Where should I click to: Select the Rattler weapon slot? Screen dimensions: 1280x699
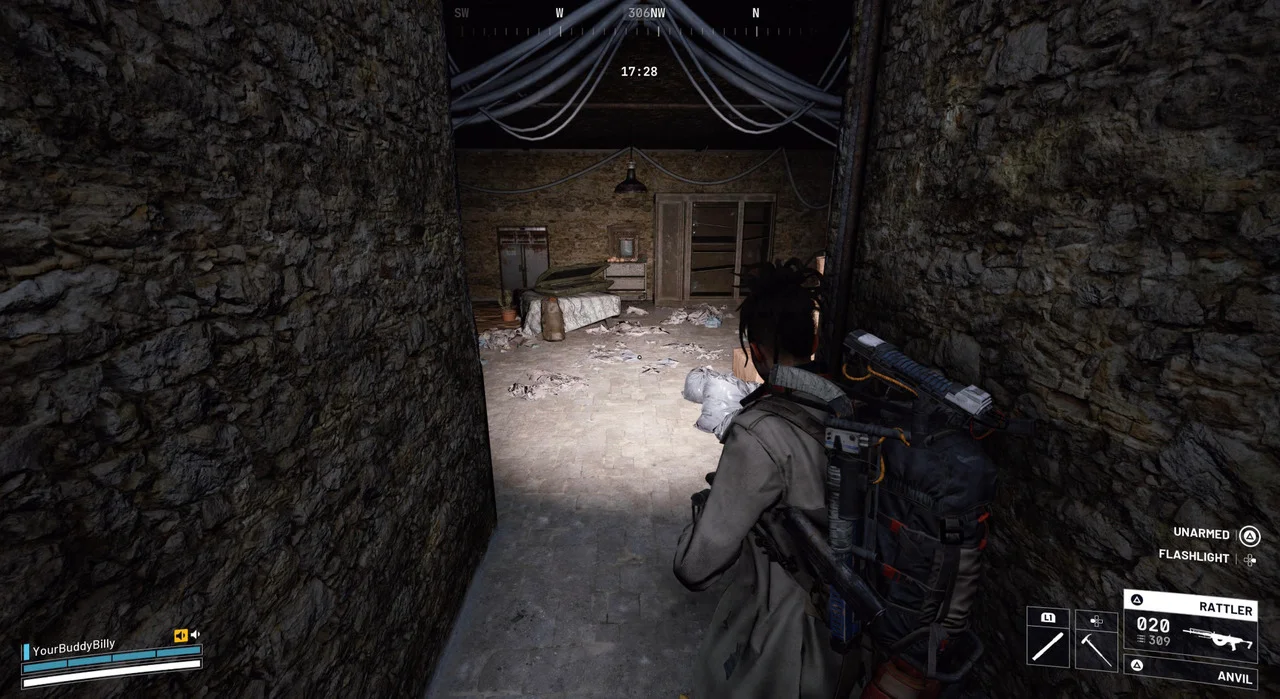(1190, 626)
